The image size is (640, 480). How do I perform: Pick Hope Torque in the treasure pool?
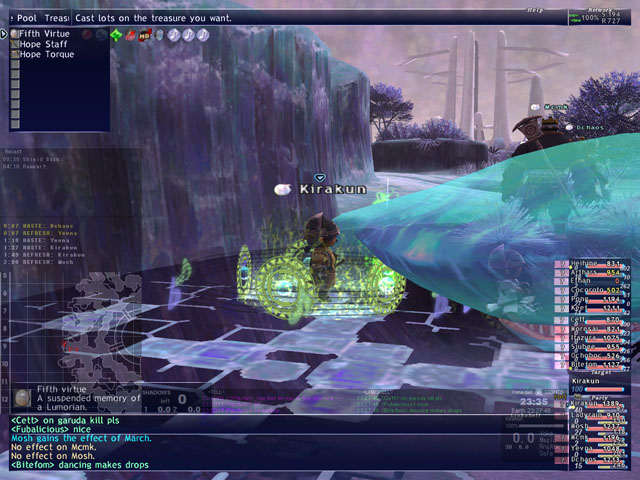(x=46, y=54)
